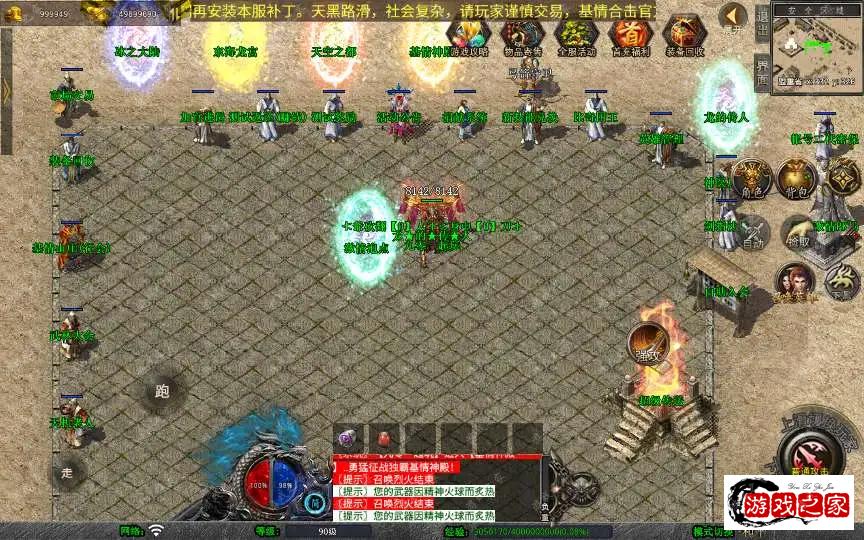
Task: Activate the 强攻 forced attack button
Action: [x=649, y=344]
